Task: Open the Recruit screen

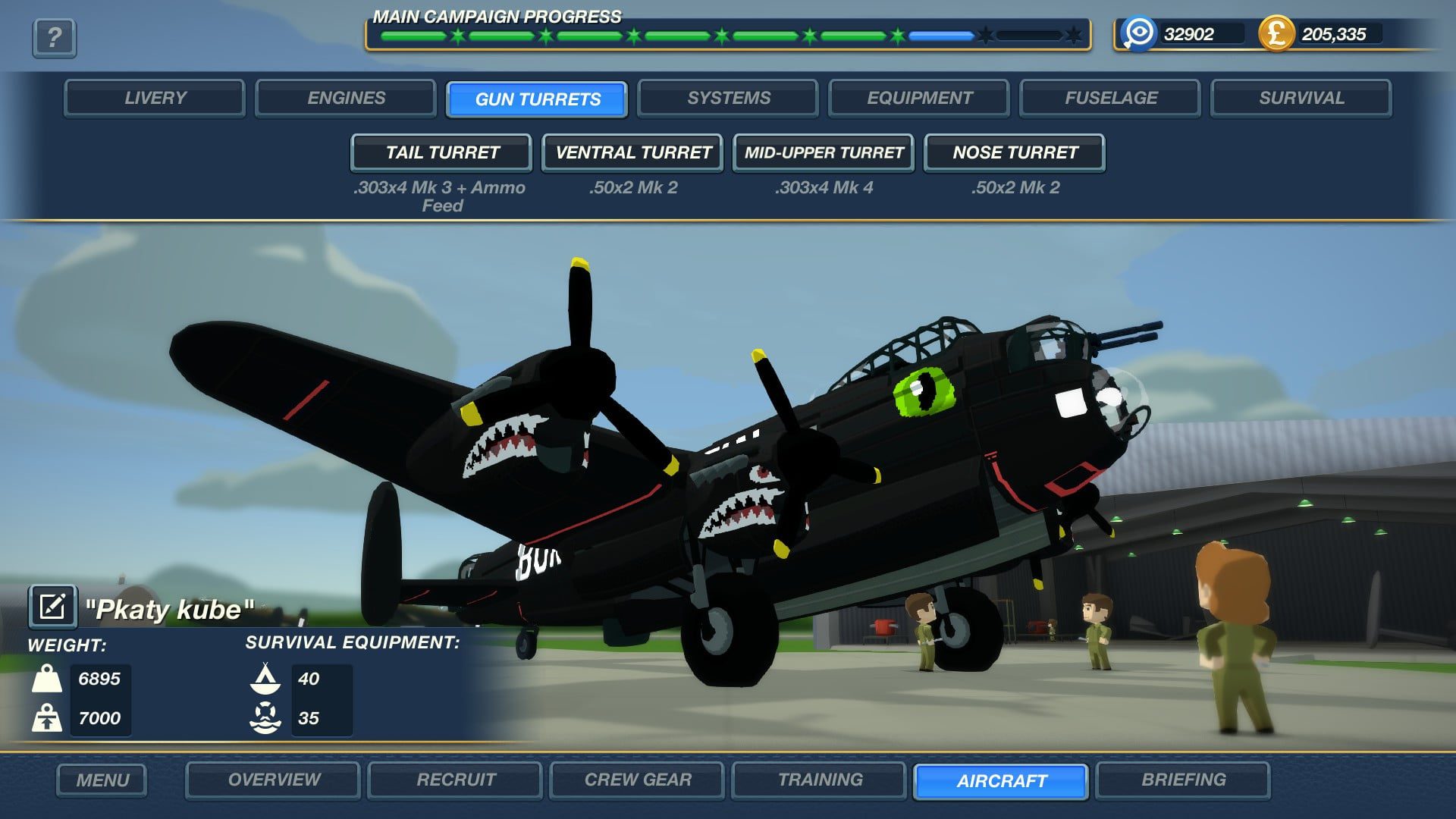Action: (x=455, y=780)
